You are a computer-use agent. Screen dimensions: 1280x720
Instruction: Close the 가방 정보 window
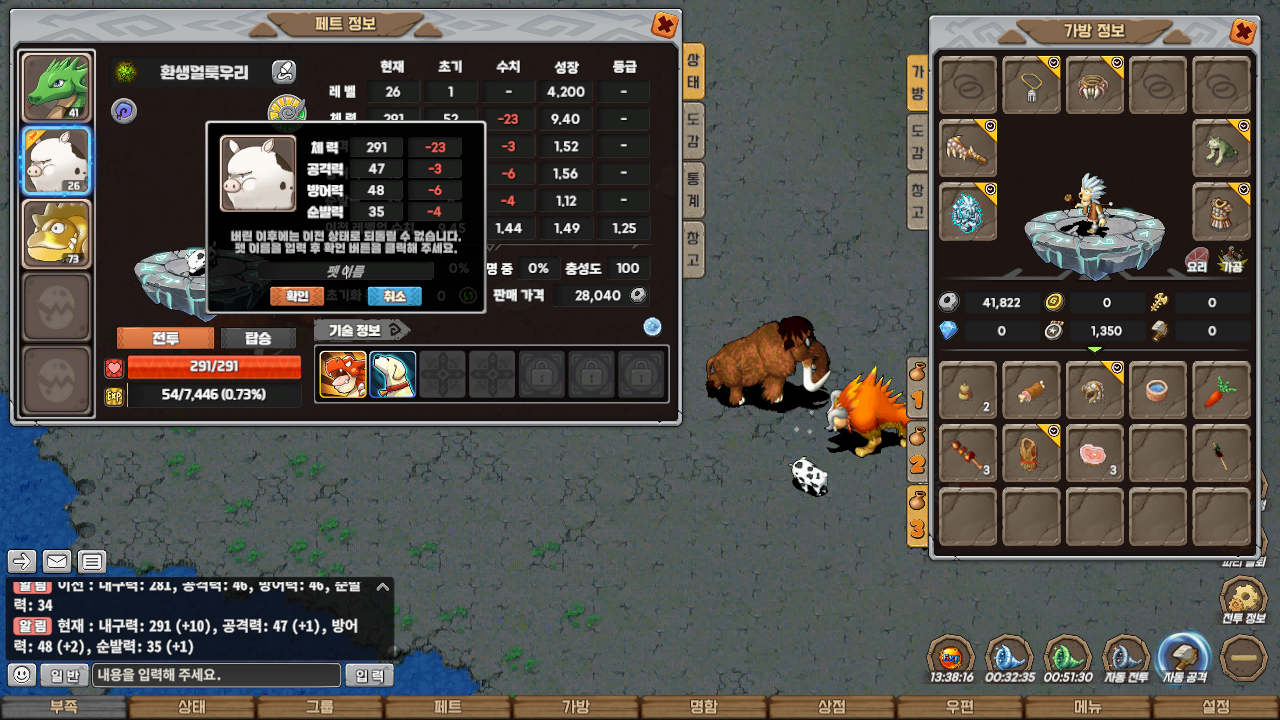(x=1242, y=32)
